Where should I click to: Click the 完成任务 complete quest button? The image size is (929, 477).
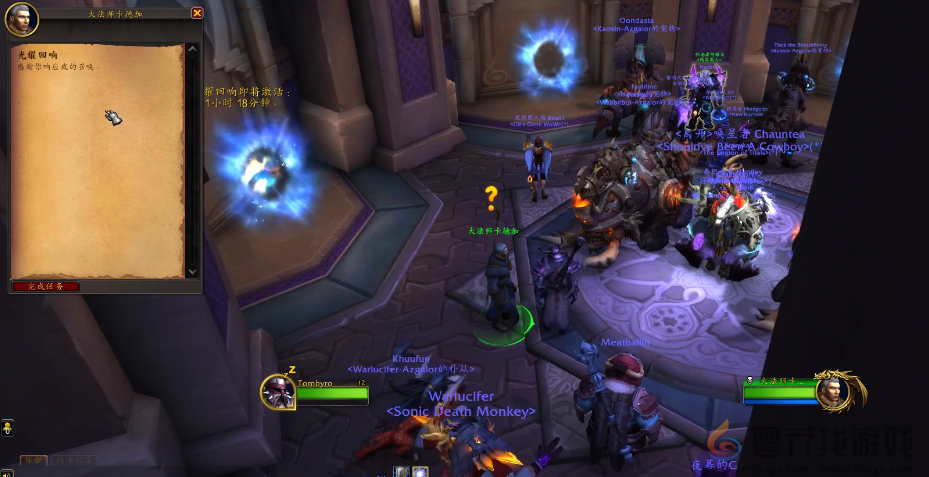pyautogui.click(x=45, y=286)
